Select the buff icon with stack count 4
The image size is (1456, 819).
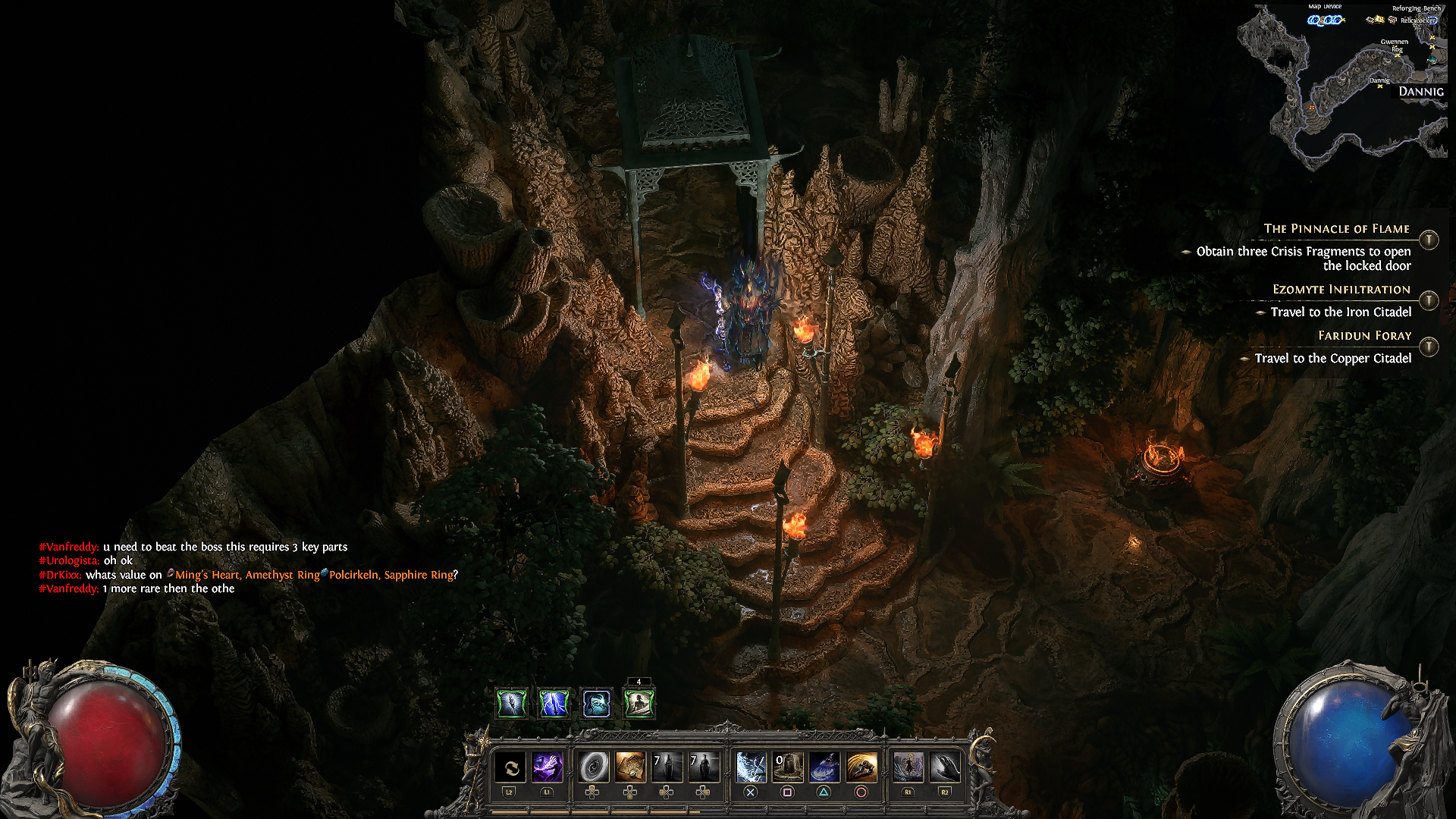(639, 704)
